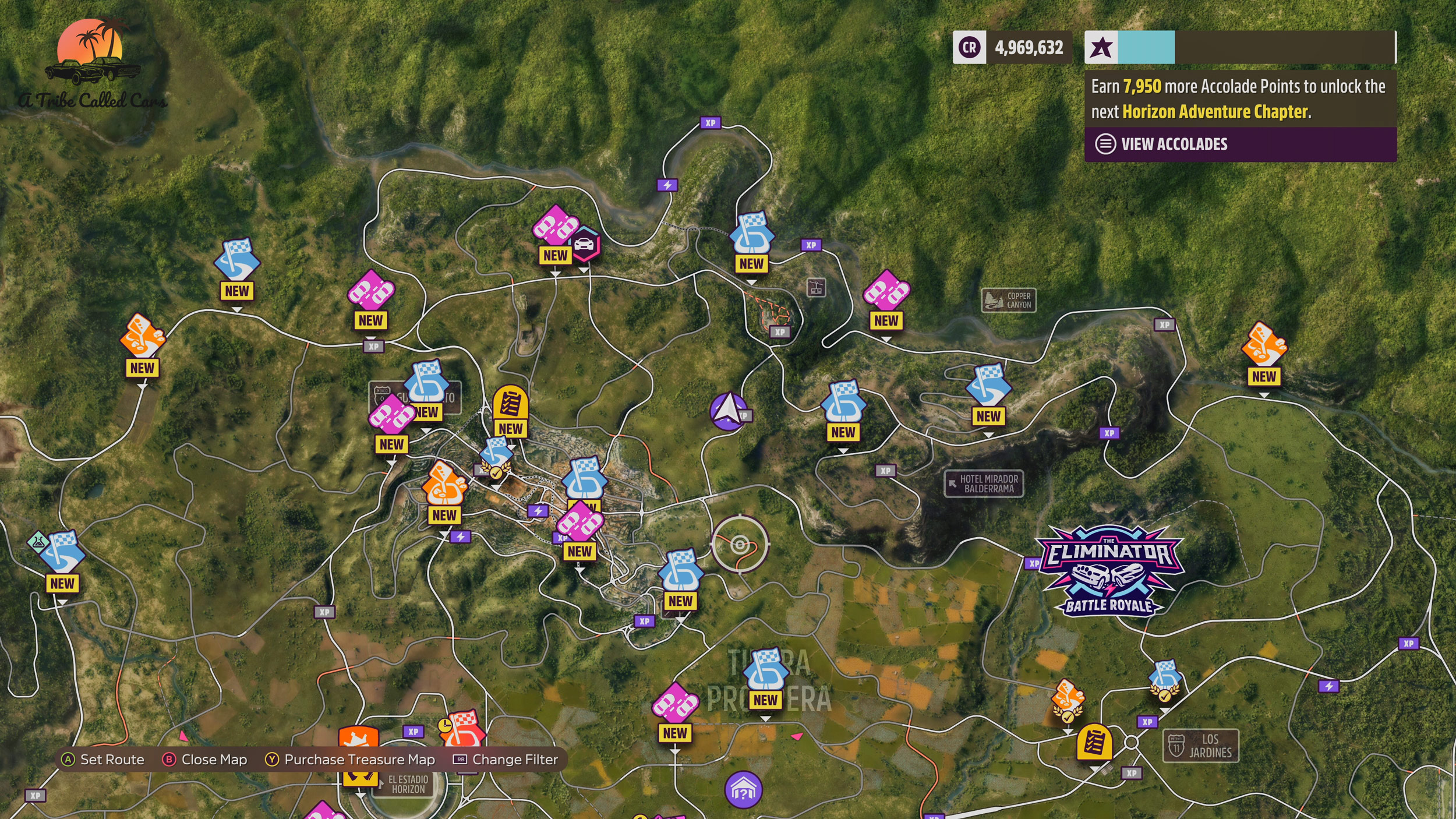Choose the hexagonal car icon marker

coord(584,245)
